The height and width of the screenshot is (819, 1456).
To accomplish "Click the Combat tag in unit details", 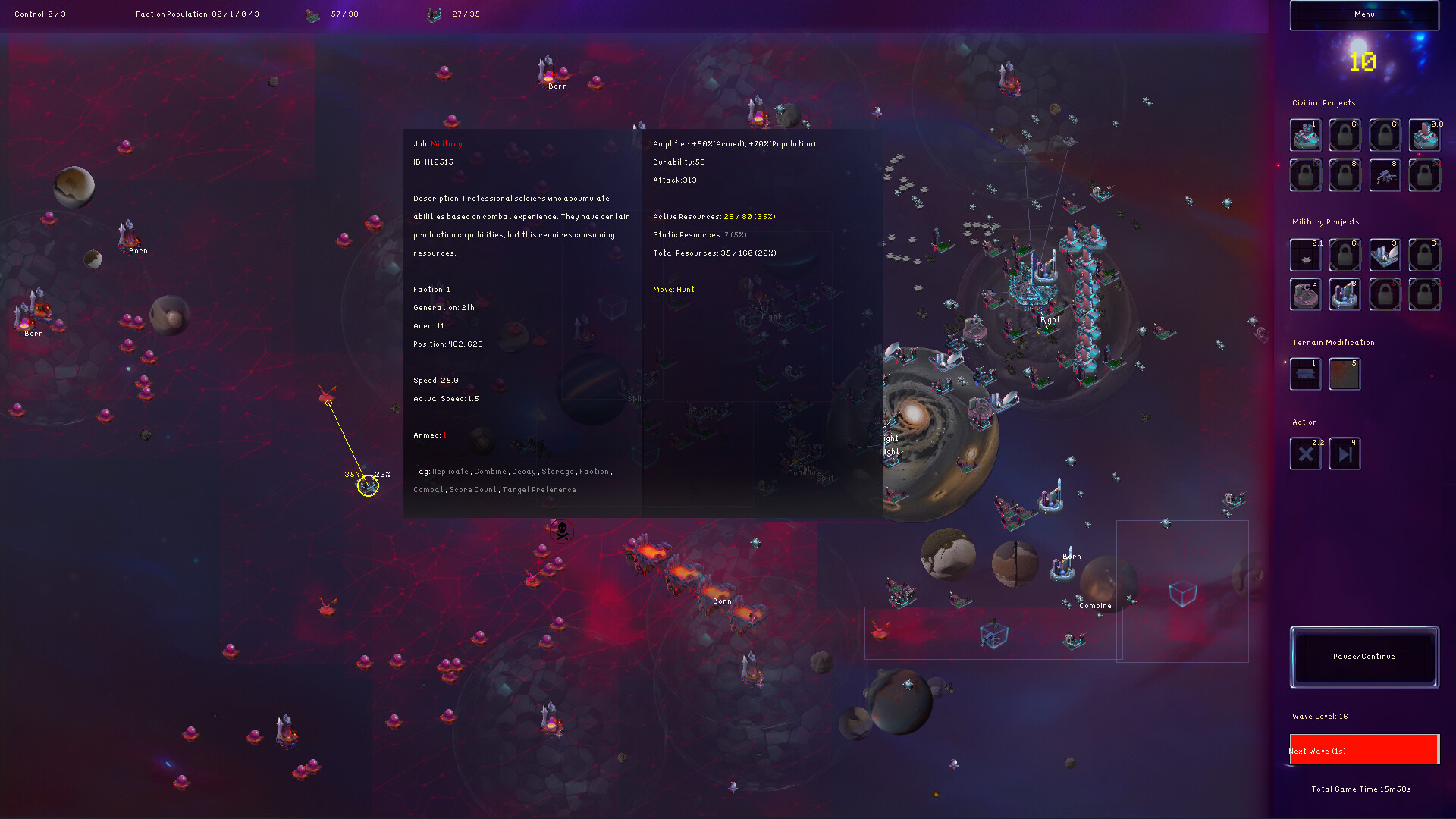I will (428, 490).
